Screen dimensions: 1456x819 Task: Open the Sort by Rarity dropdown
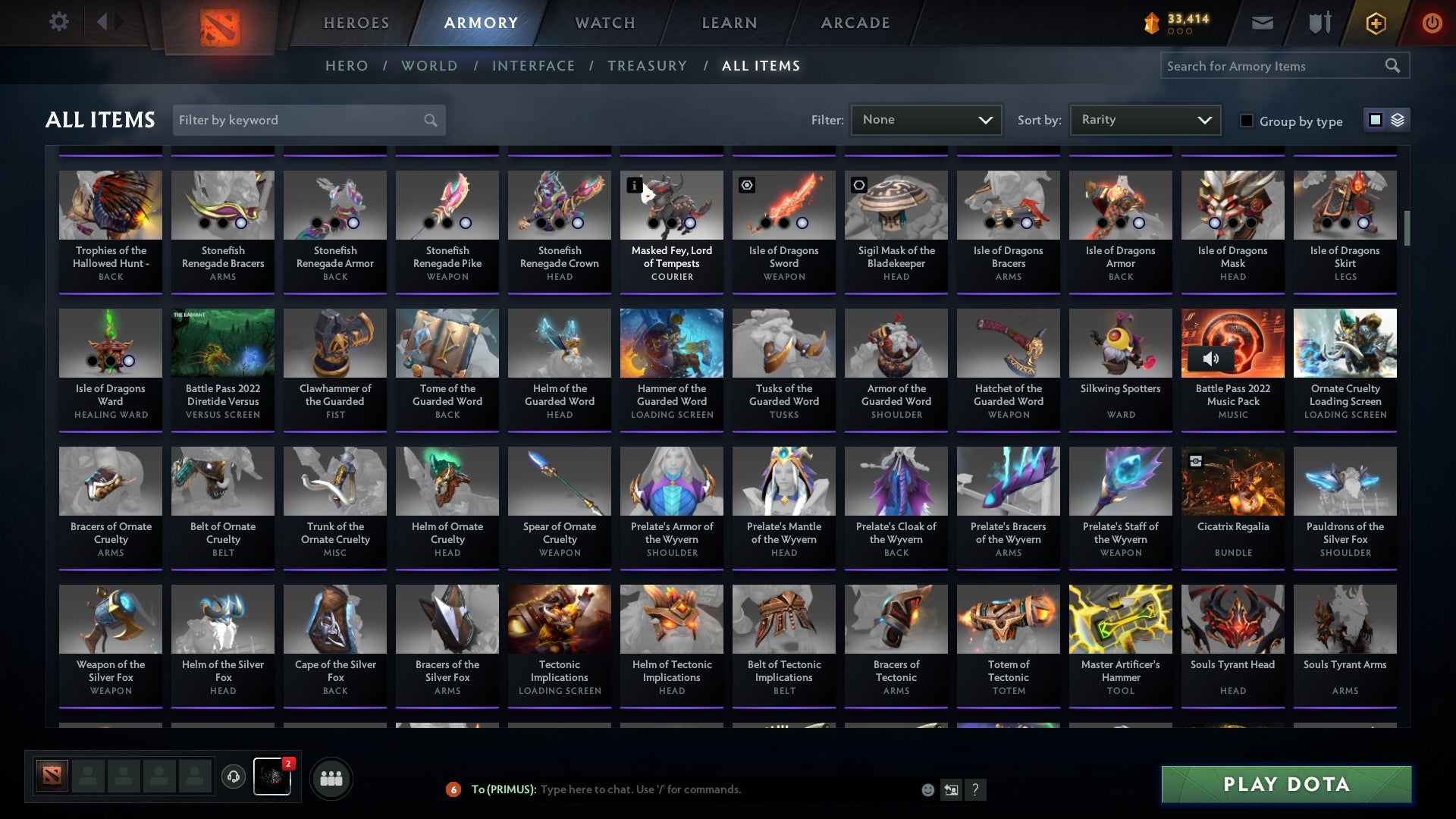1144,119
